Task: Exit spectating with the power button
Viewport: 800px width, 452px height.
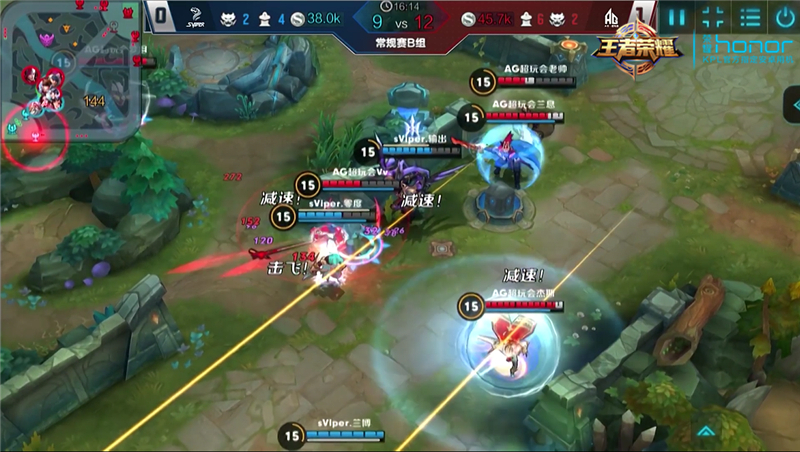Action: point(783,17)
